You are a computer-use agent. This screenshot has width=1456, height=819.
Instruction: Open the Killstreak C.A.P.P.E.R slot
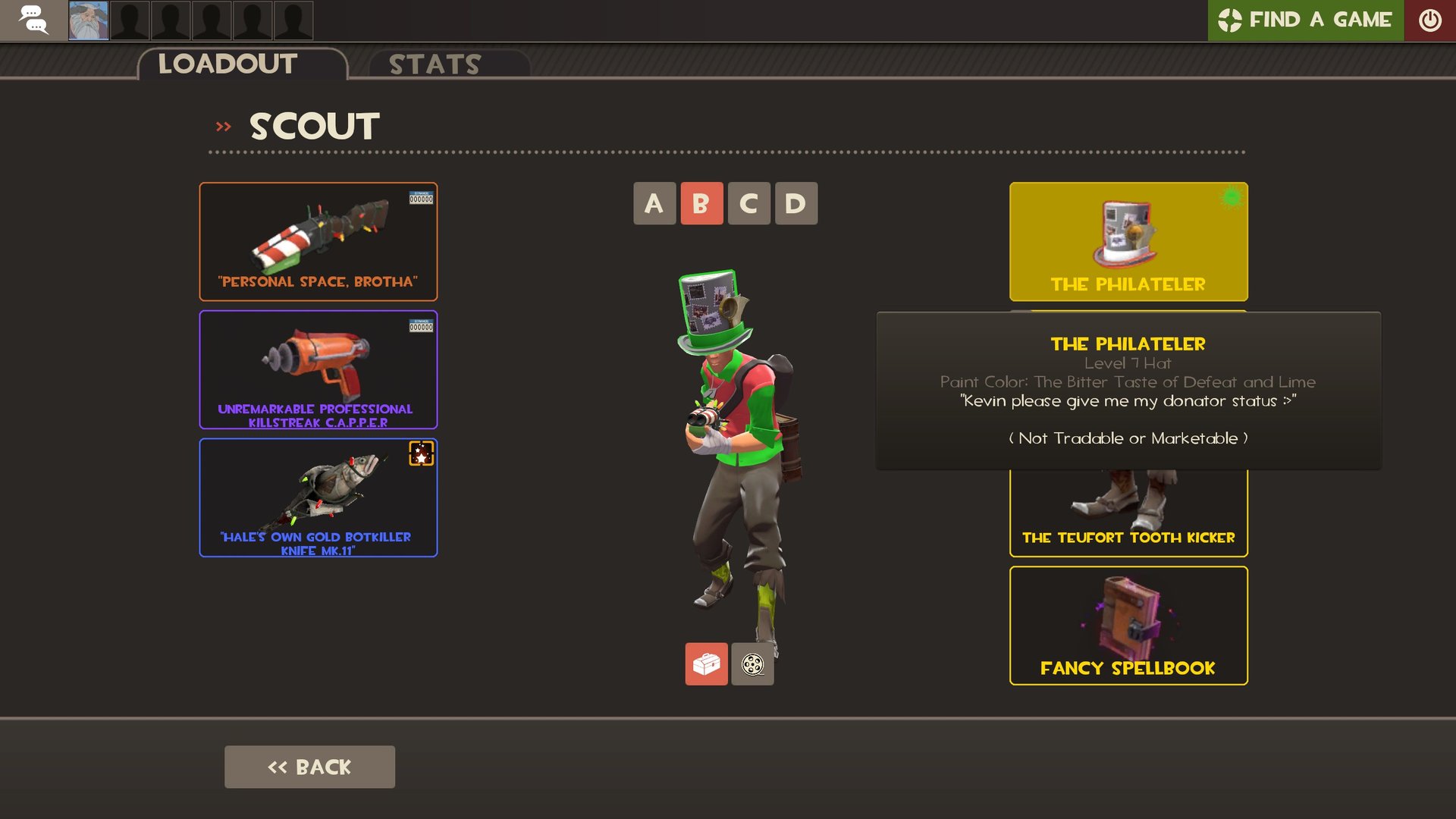[318, 369]
